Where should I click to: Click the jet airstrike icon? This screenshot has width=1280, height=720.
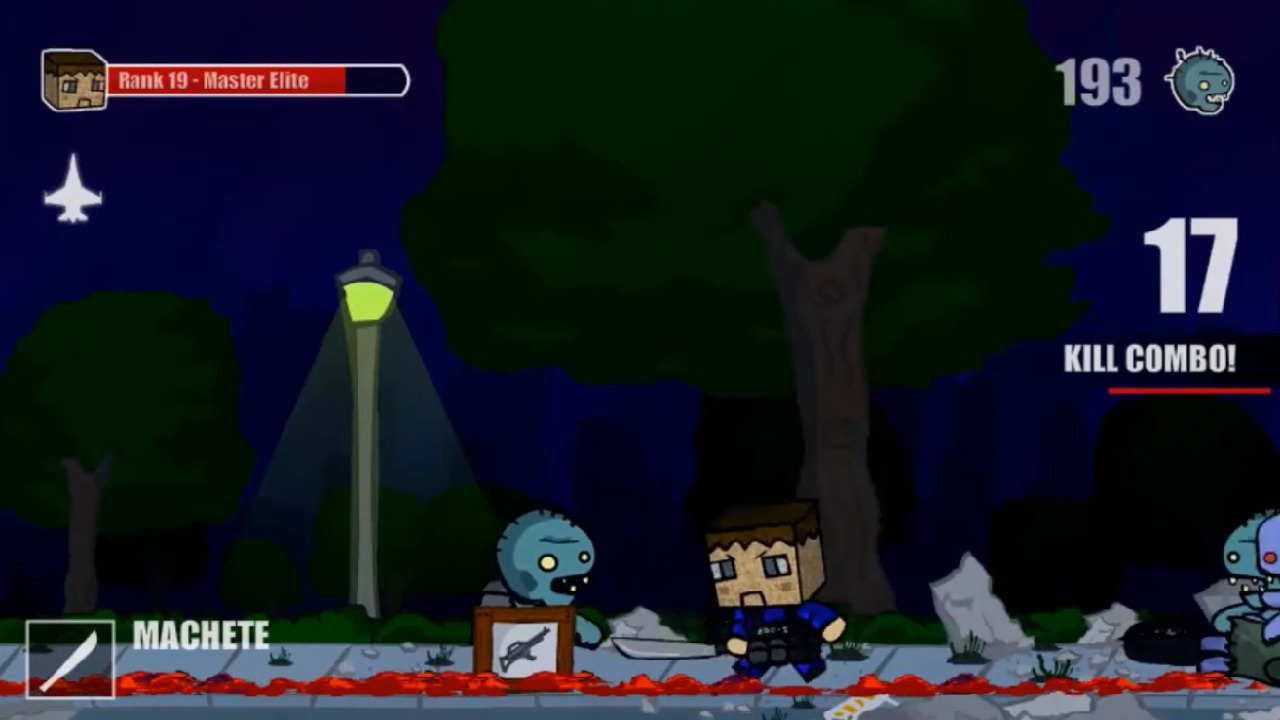(72, 190)
